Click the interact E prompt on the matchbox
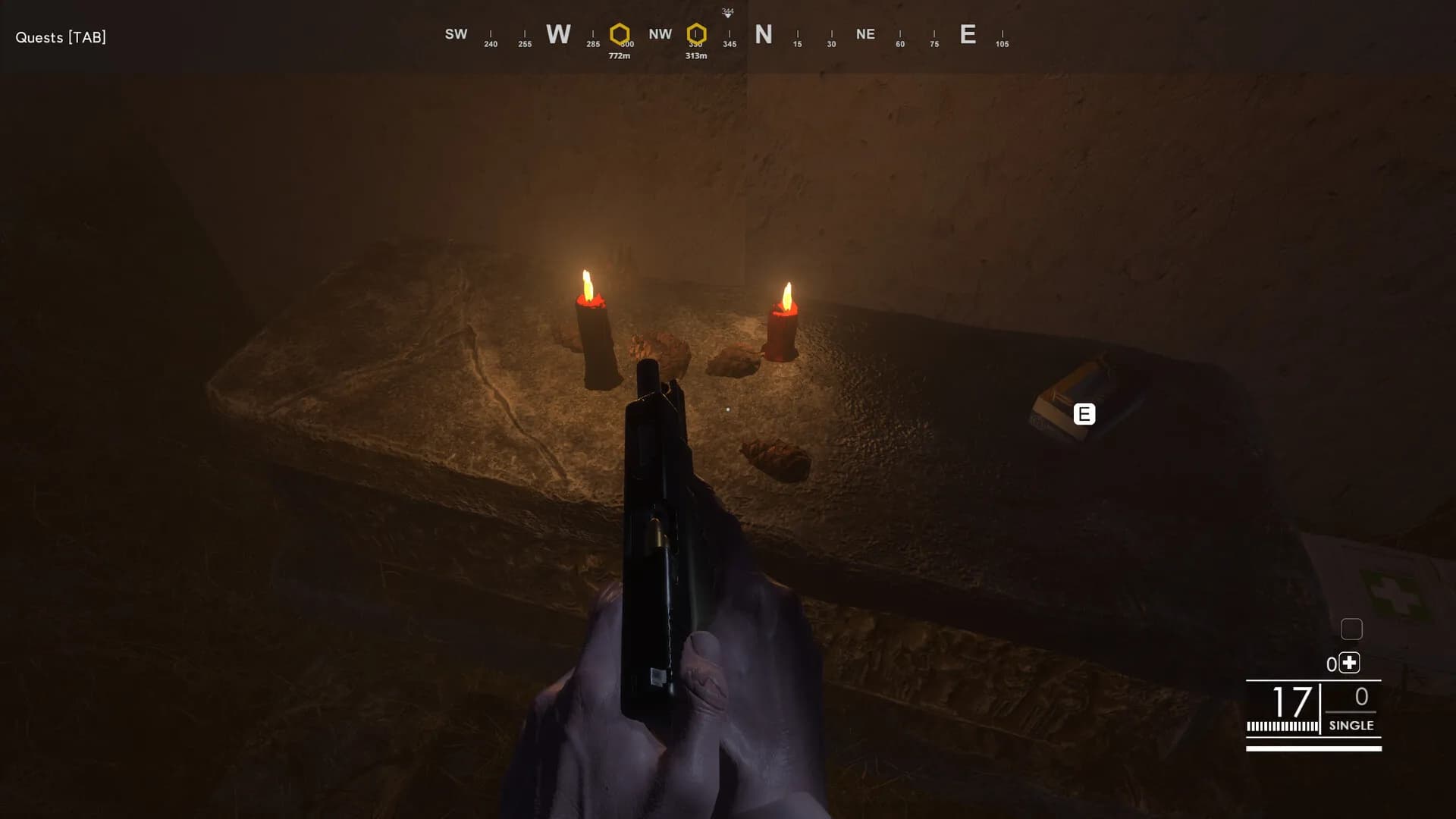1456x819 pixels. click(x=1084, y=414)
